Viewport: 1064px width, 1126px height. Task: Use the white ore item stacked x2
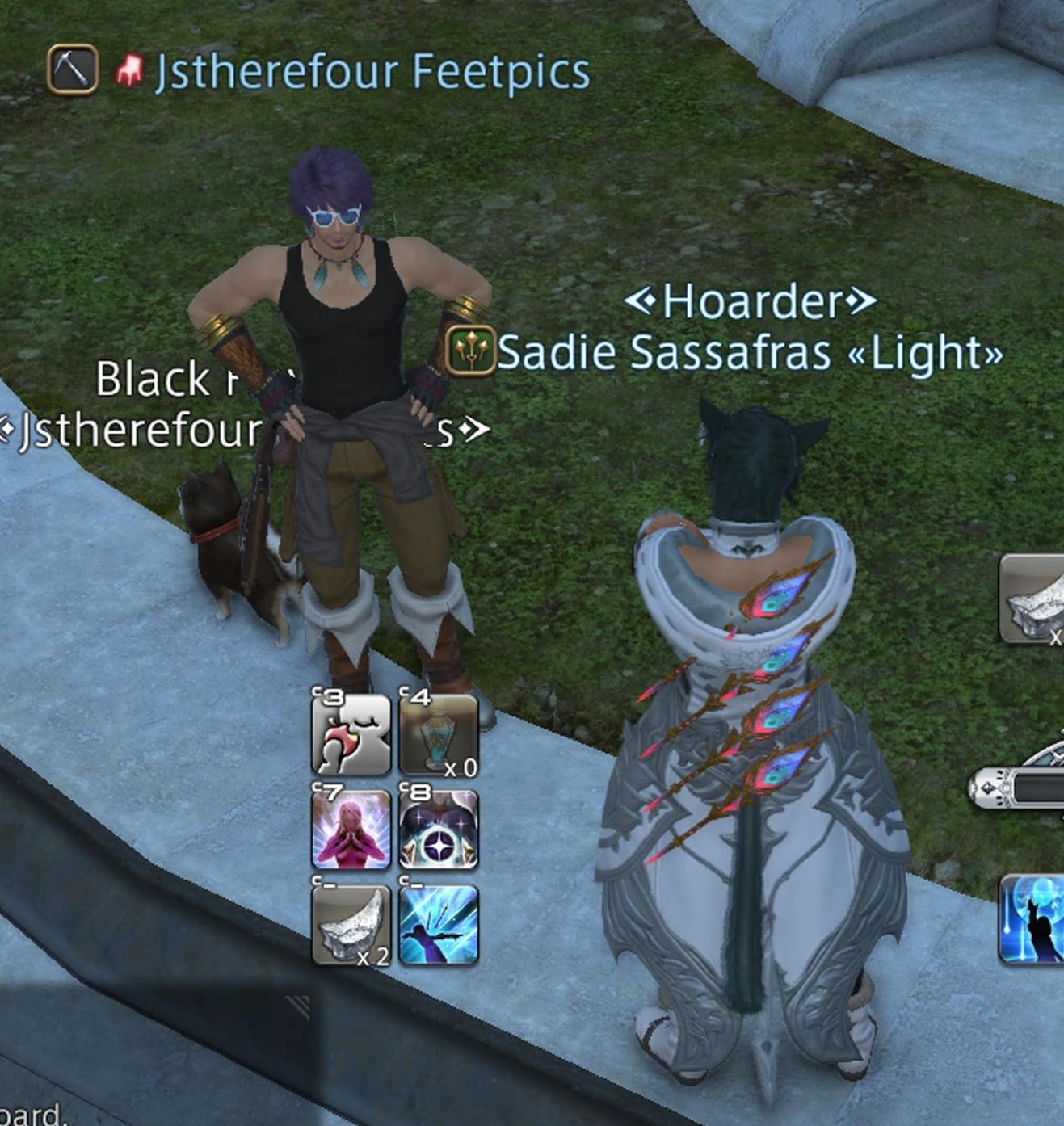coord(351,924)
